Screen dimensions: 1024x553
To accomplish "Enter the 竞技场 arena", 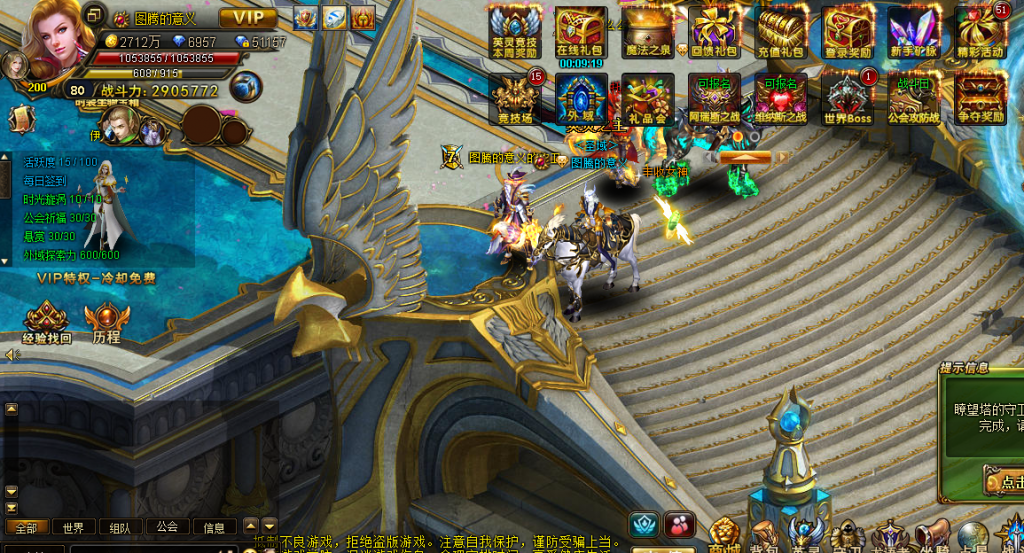I will pyautogui.click(x=515, y=98).
